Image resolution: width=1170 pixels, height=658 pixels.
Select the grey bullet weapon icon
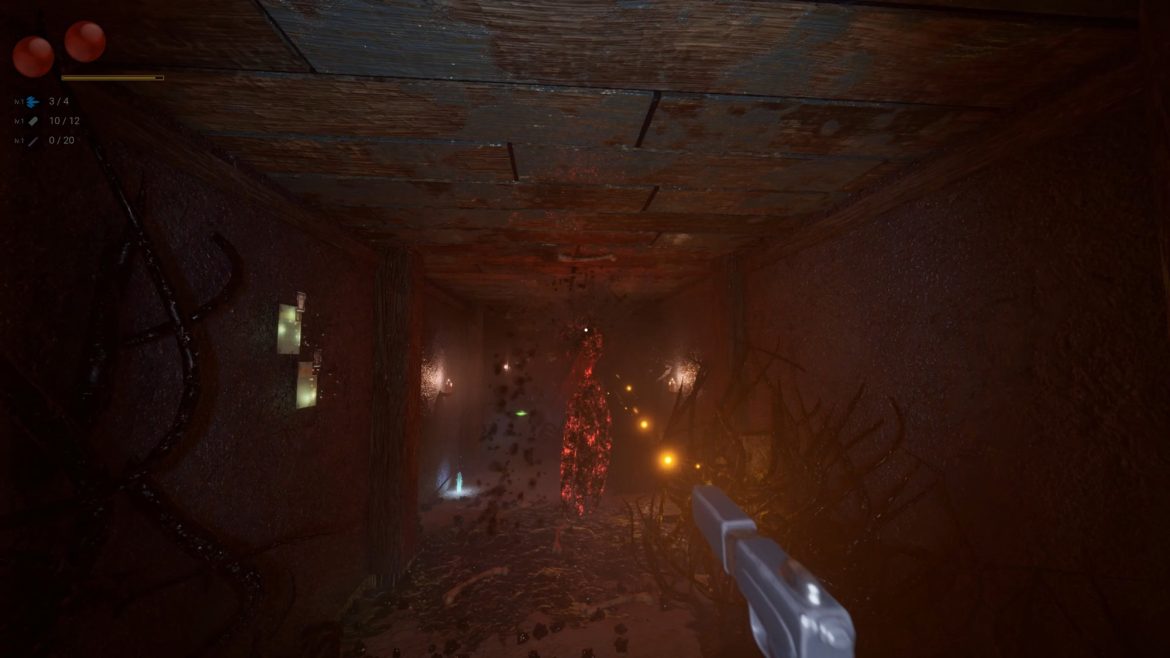33,121
